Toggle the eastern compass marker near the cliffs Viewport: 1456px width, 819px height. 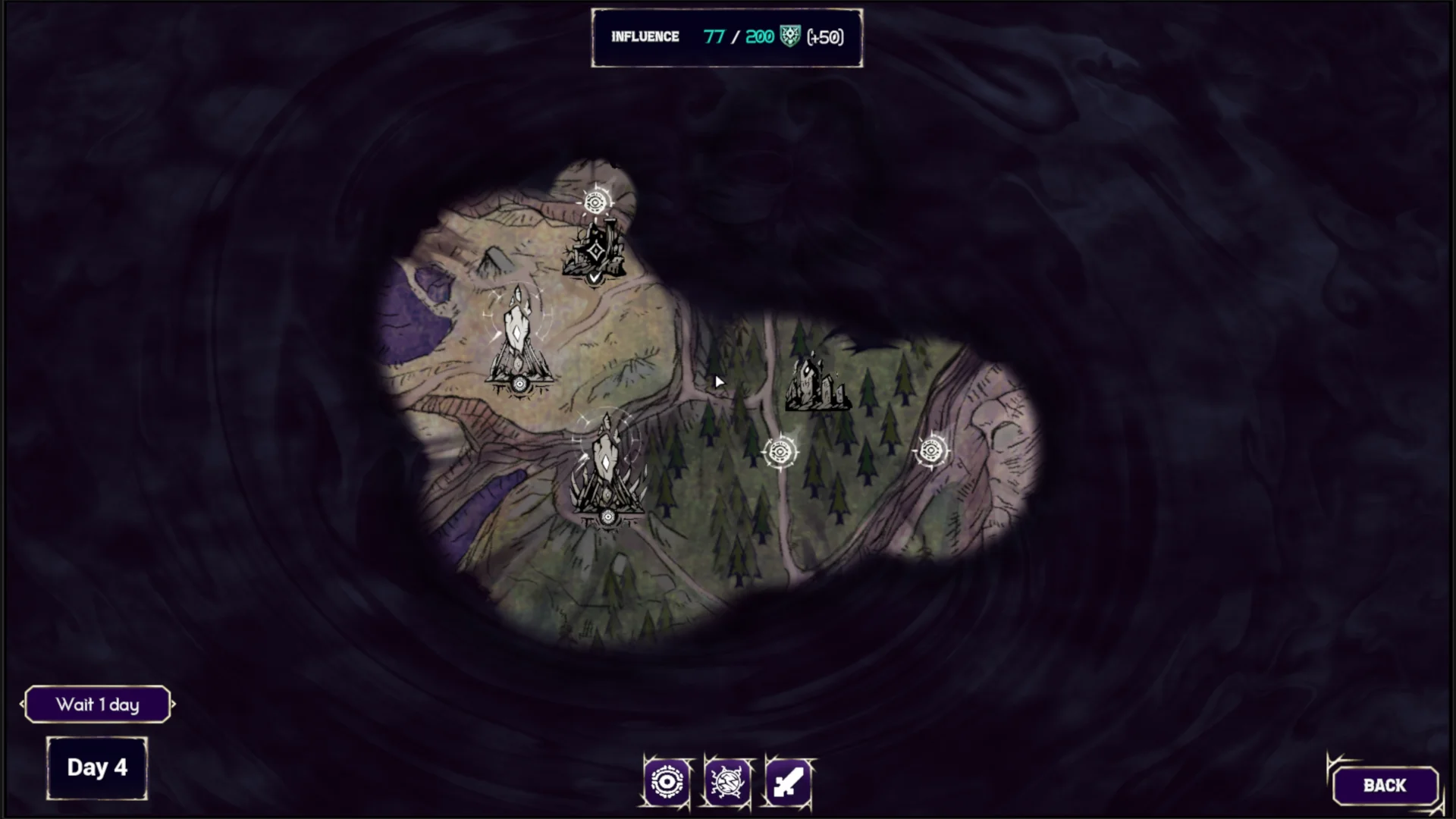[933, 451]
